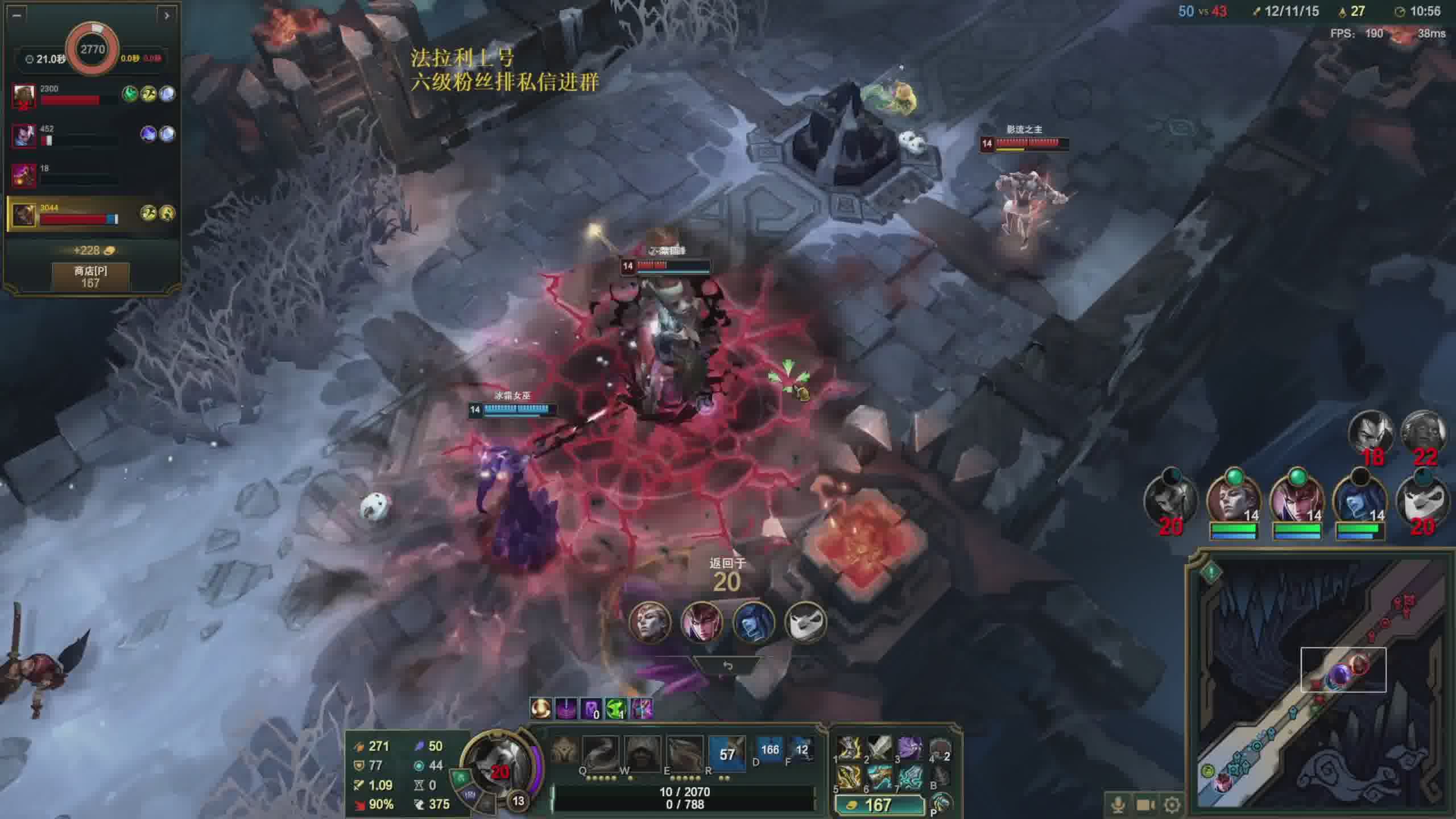1456x819 pixels.
Task: Return camera with the back arrow button
Action: pyautogui.click(x=727, y=665)
